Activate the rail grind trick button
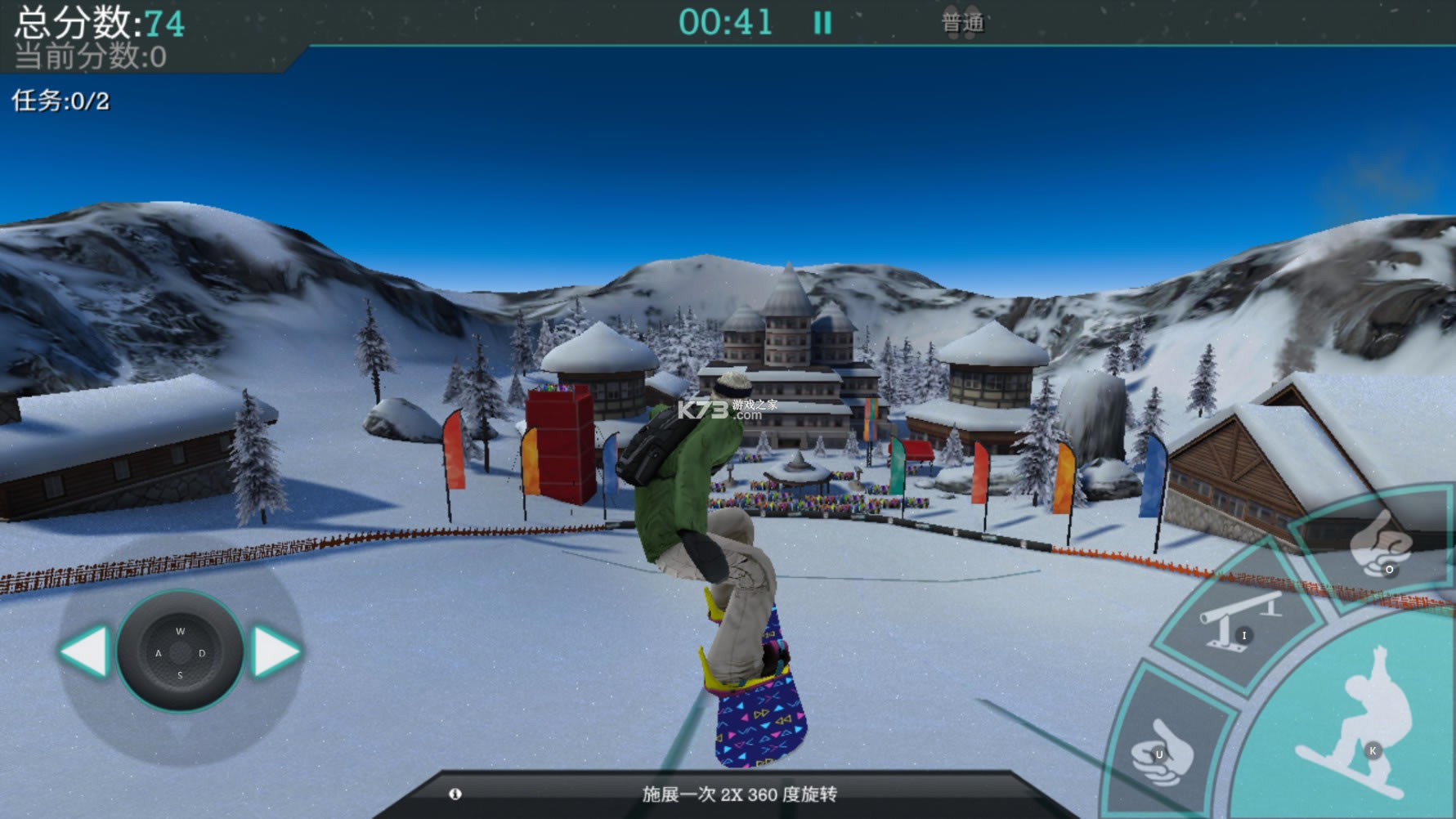The image size is (1456, 819). pos(1239,621)
